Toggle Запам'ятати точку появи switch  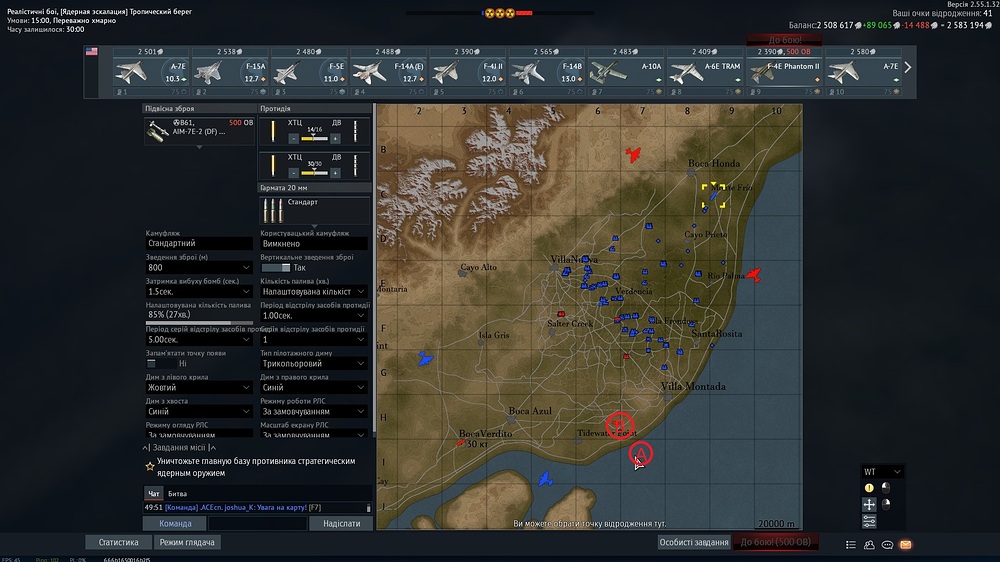point(153,364)
